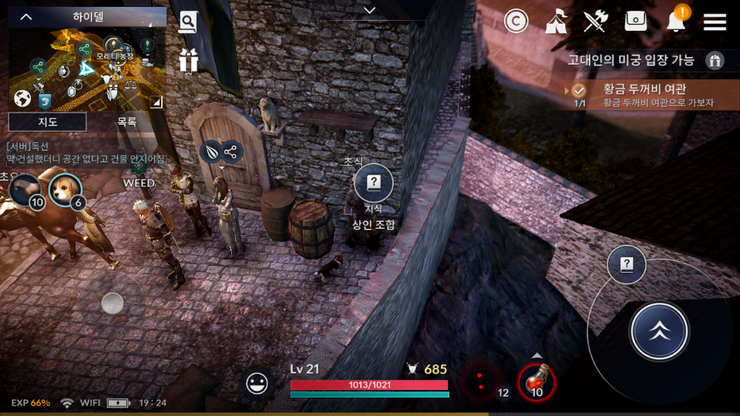The height and width of the screenshot is (416, 740).
Task: Open the inventory bag icon
Action: pyautogui.click(x=636, y=21)
